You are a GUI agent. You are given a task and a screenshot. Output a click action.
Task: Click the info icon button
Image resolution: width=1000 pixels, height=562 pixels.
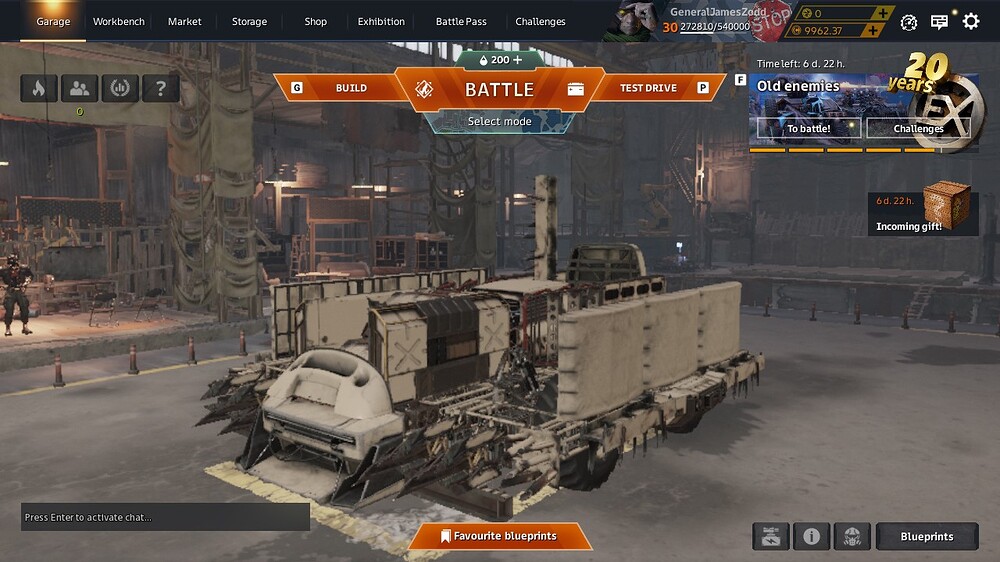click(x=811, y=537)
